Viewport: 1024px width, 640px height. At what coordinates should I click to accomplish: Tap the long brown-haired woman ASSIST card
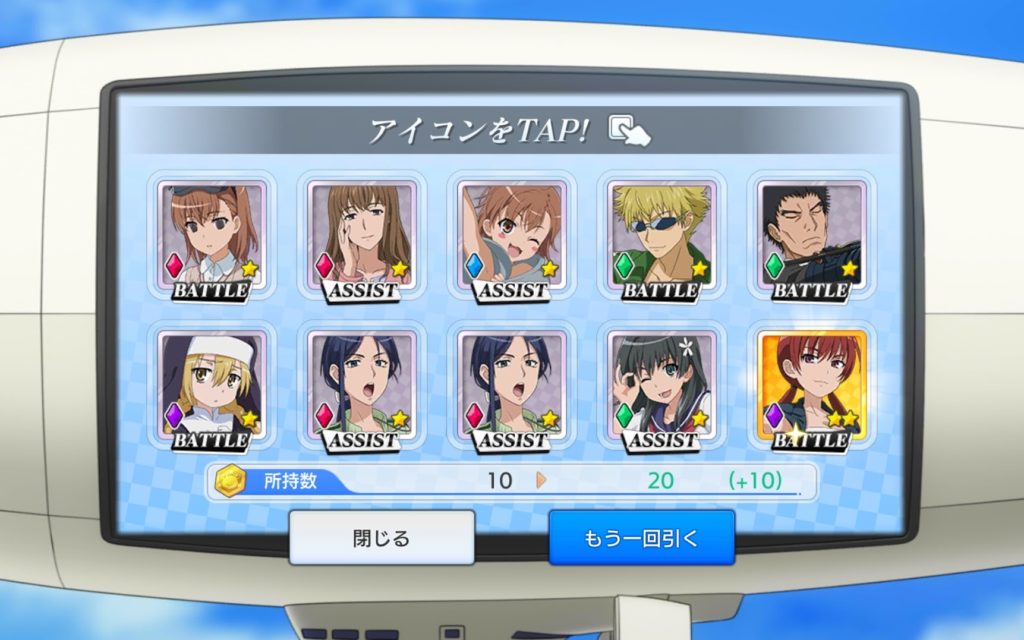[x=362, y=238]
